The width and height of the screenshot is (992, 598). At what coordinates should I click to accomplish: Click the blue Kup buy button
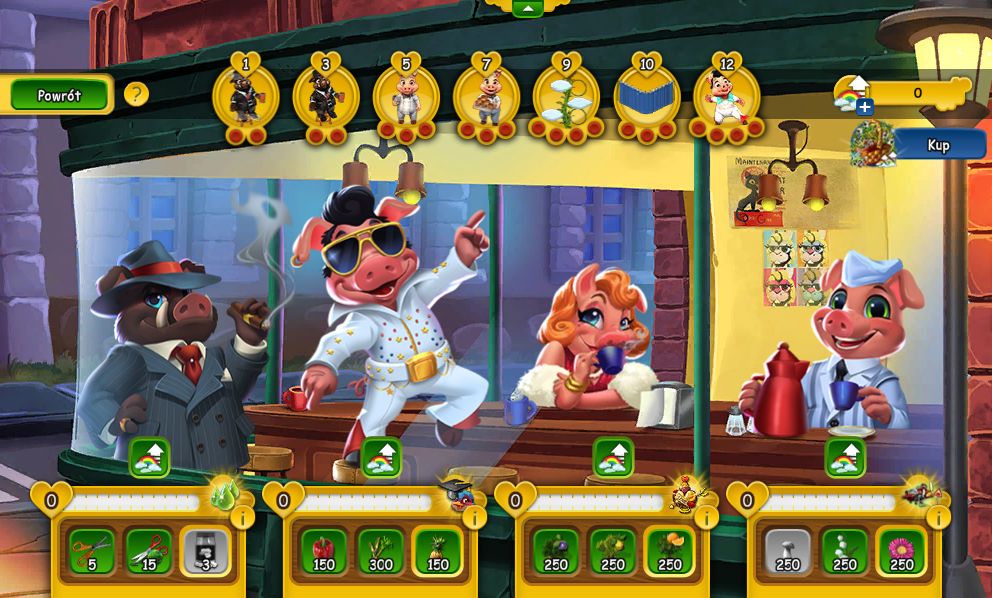point(938,145)
